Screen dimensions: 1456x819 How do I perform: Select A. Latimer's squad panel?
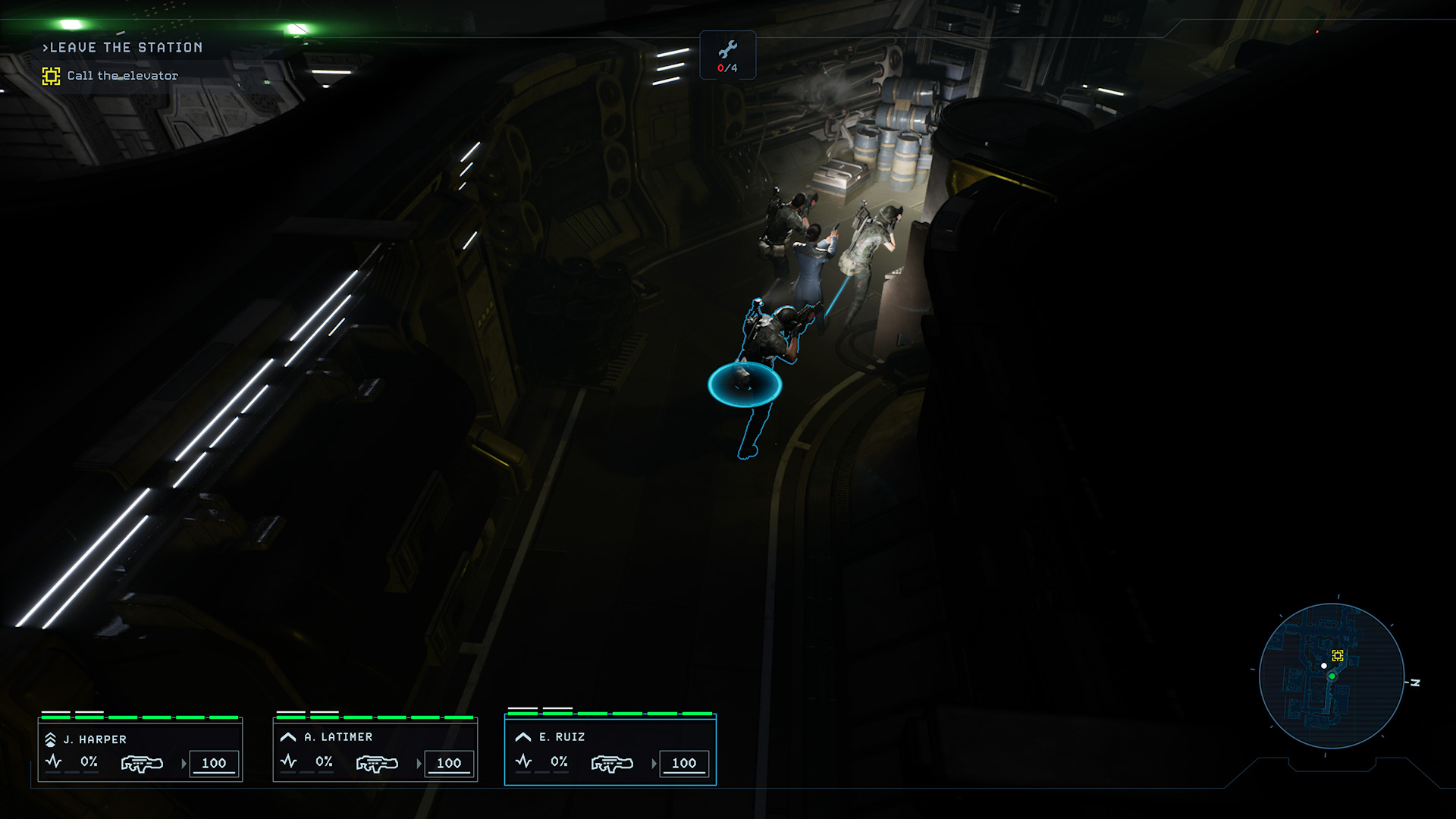(375, 749)
